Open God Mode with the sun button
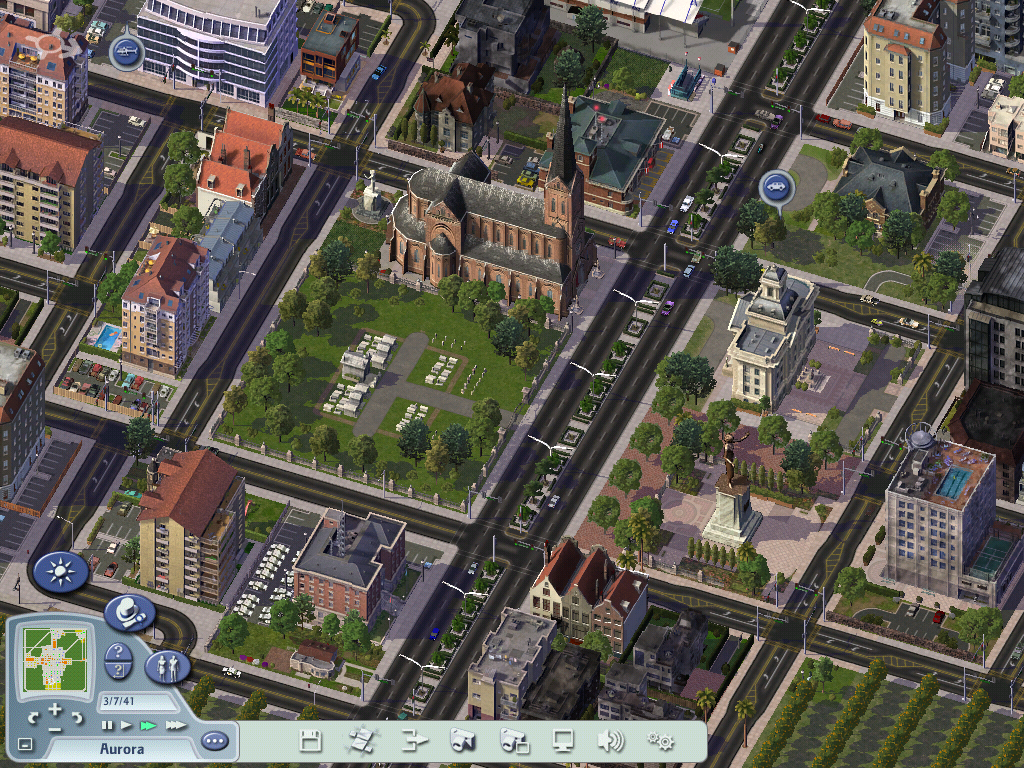The image size is (1024, 768). (x=61, y=572)
